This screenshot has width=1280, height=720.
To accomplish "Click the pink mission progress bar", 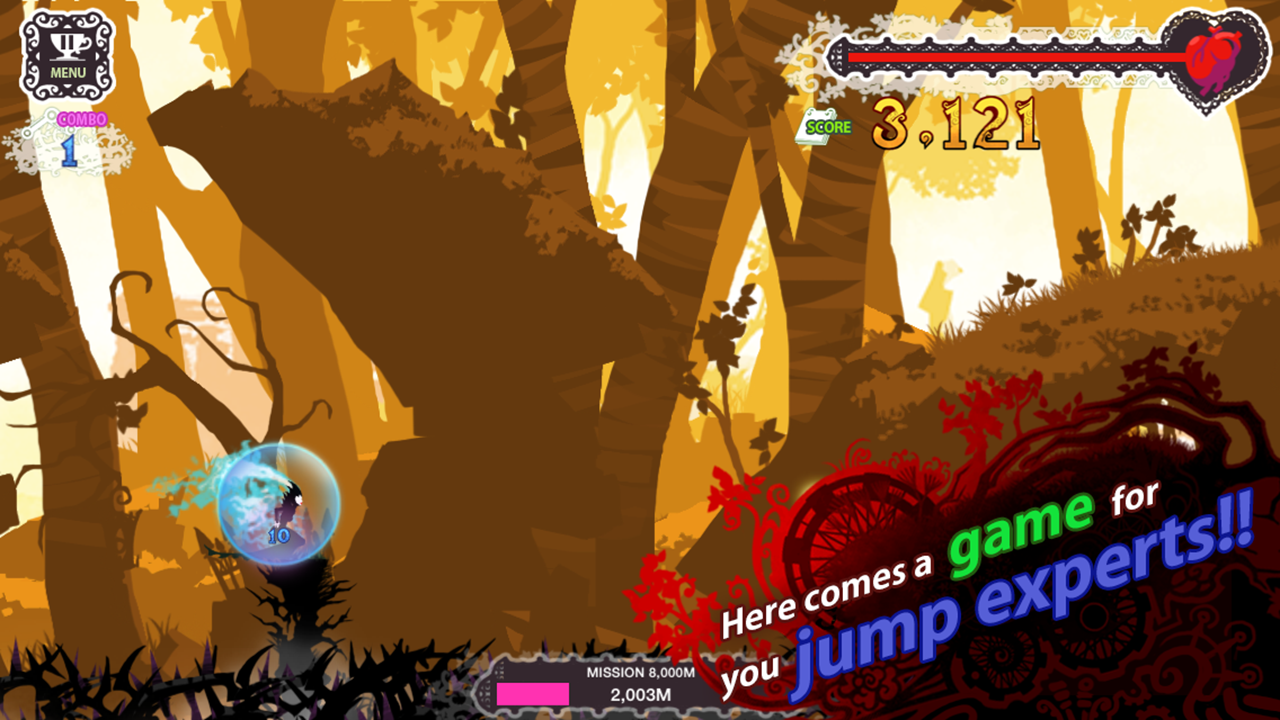I will (532, 692).
